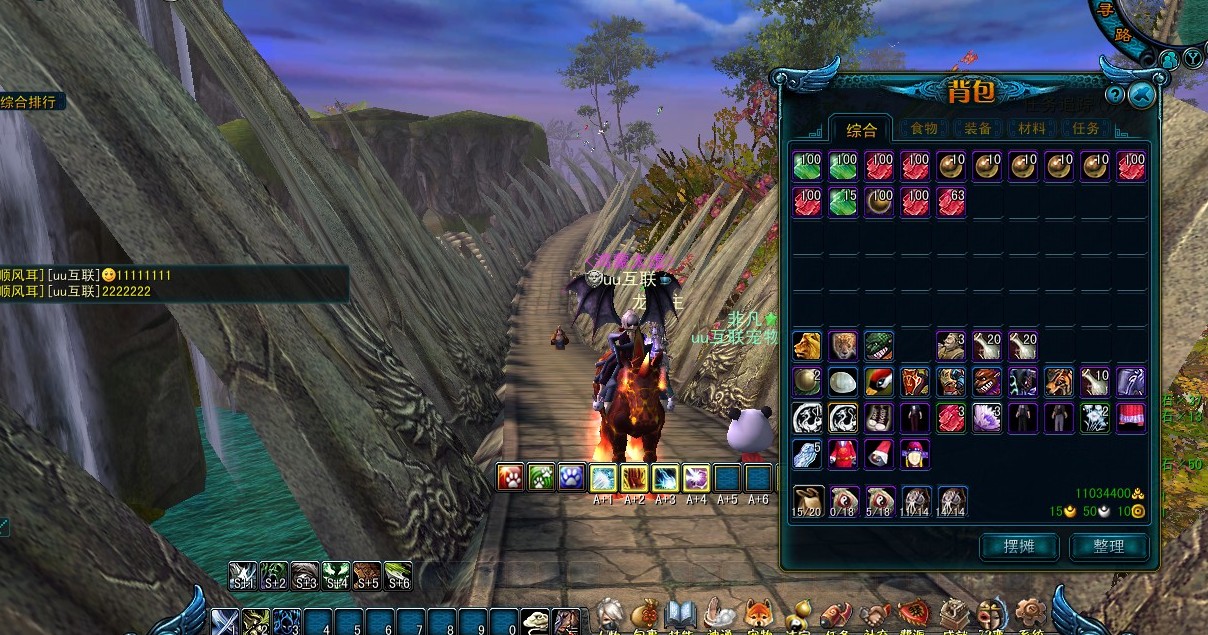Open a stall with 摆摊 button
Viewport: 1208px width, 635px height.
pyautogui.click(x=1019, y=546)
